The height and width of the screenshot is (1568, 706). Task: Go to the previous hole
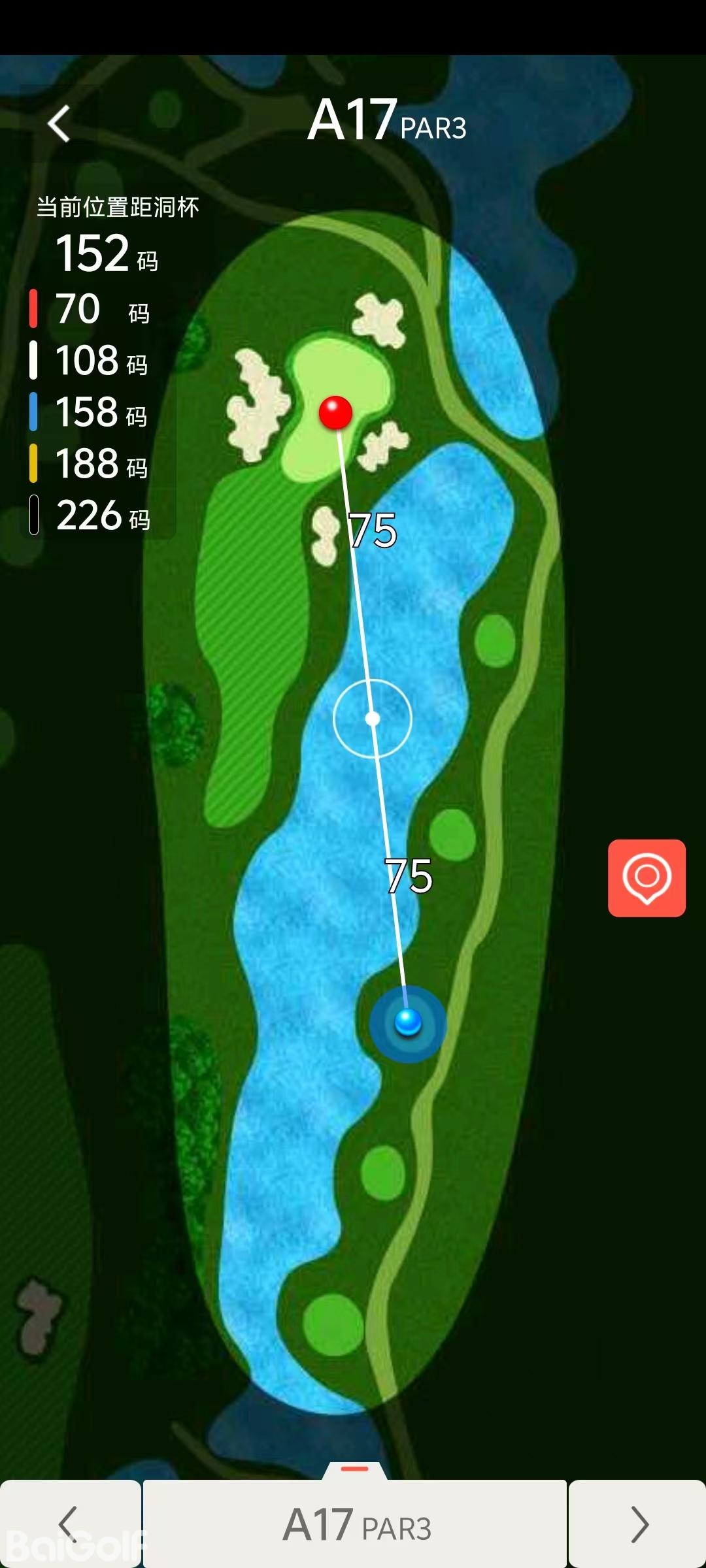[69, 1524]
